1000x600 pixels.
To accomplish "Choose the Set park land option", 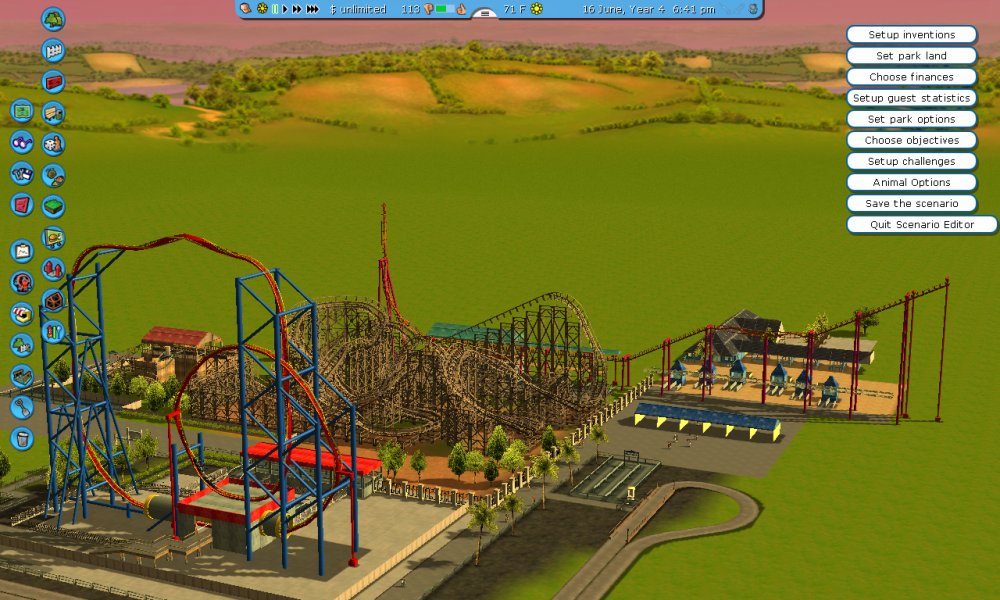I will 911,56.
